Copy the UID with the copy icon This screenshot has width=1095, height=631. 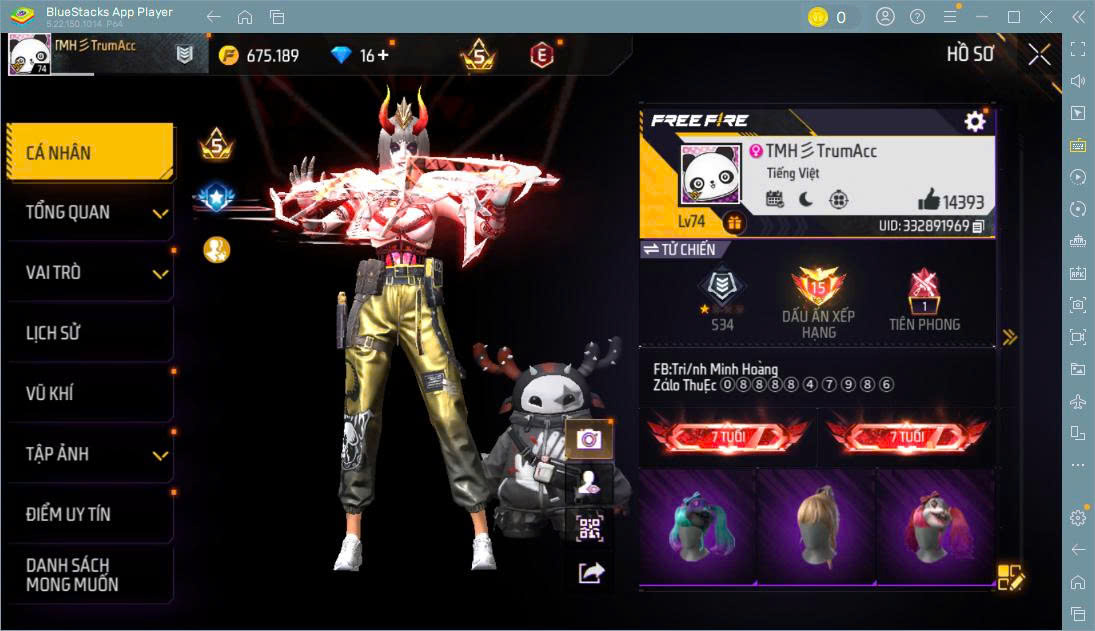click(978, 227)
